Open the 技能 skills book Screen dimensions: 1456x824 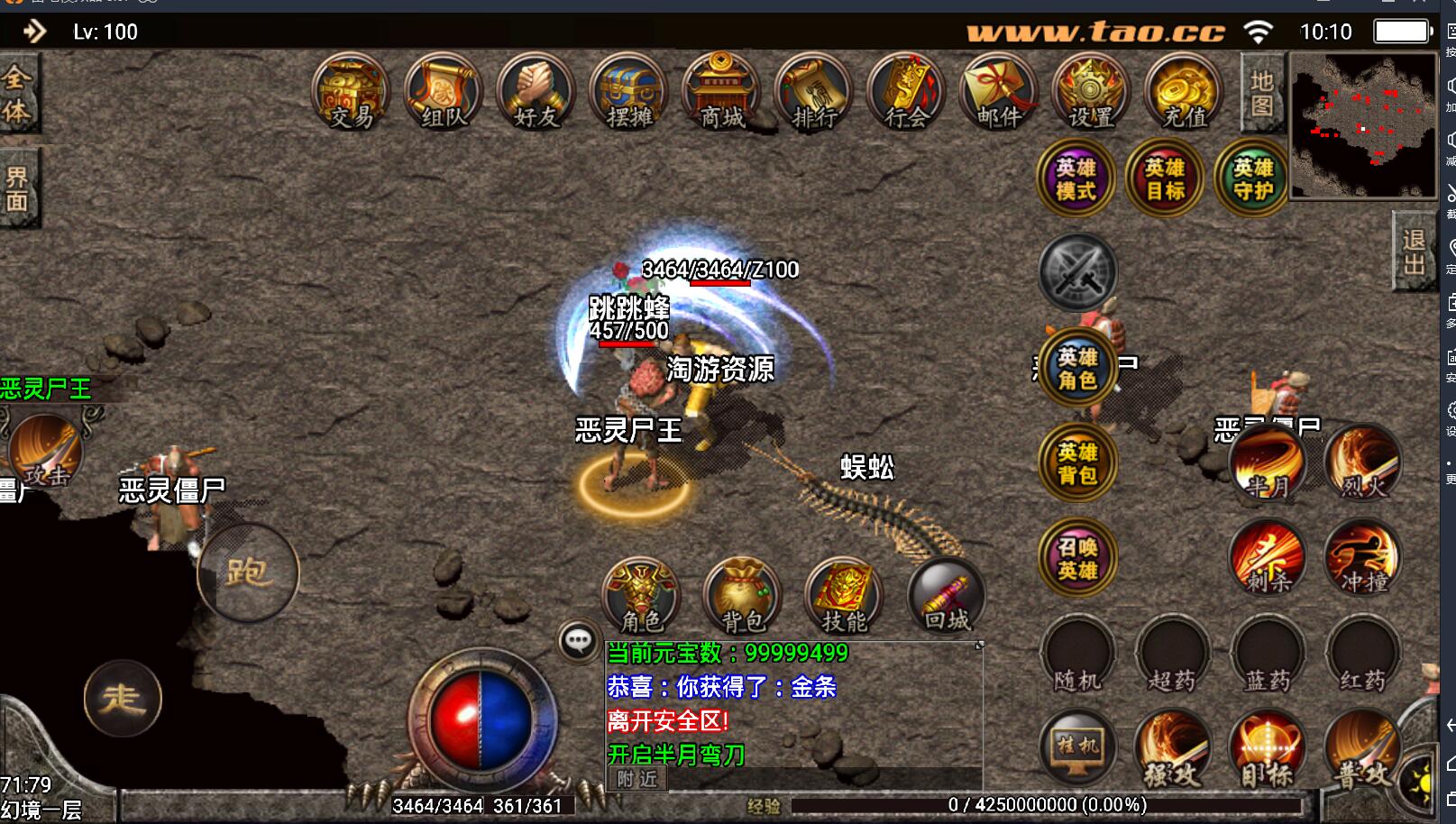[x=844, y=596]
